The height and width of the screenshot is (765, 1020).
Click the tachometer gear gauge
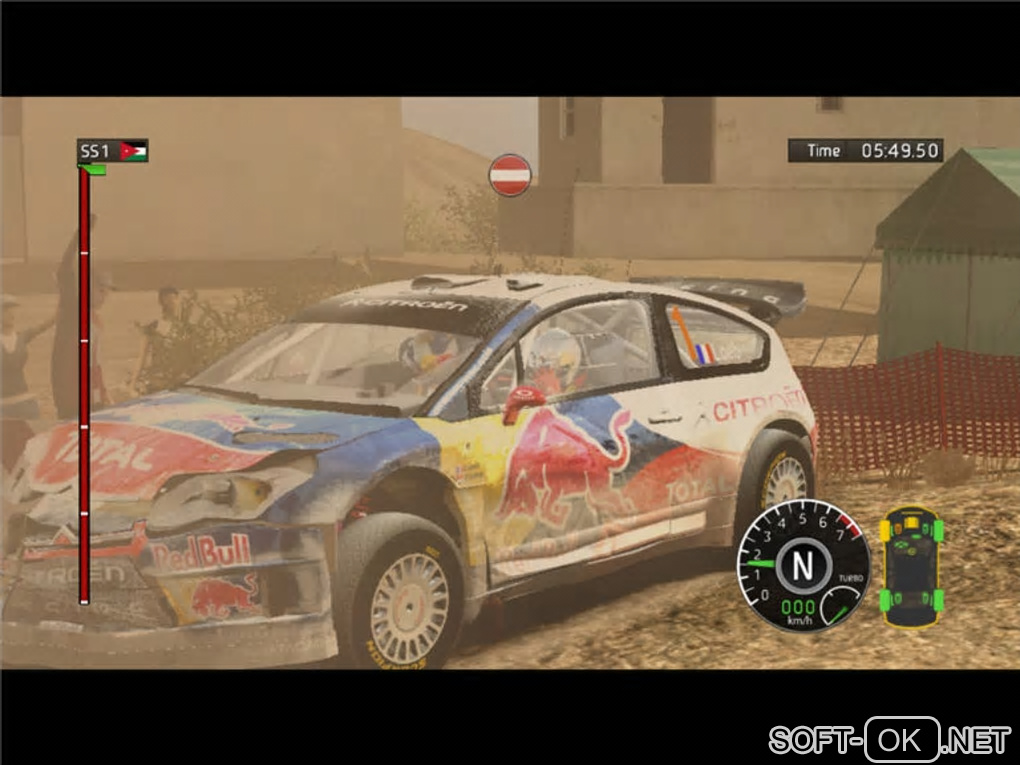(803, 566)
